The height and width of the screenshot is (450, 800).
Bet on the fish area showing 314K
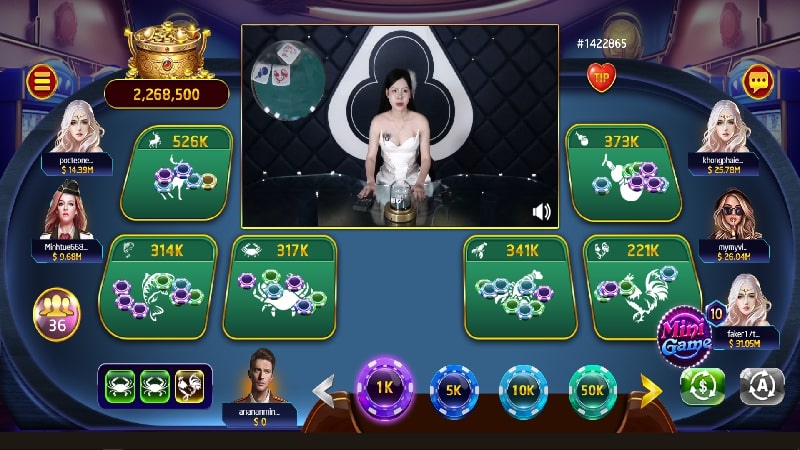pyautogui.click(x=158, y=285)
